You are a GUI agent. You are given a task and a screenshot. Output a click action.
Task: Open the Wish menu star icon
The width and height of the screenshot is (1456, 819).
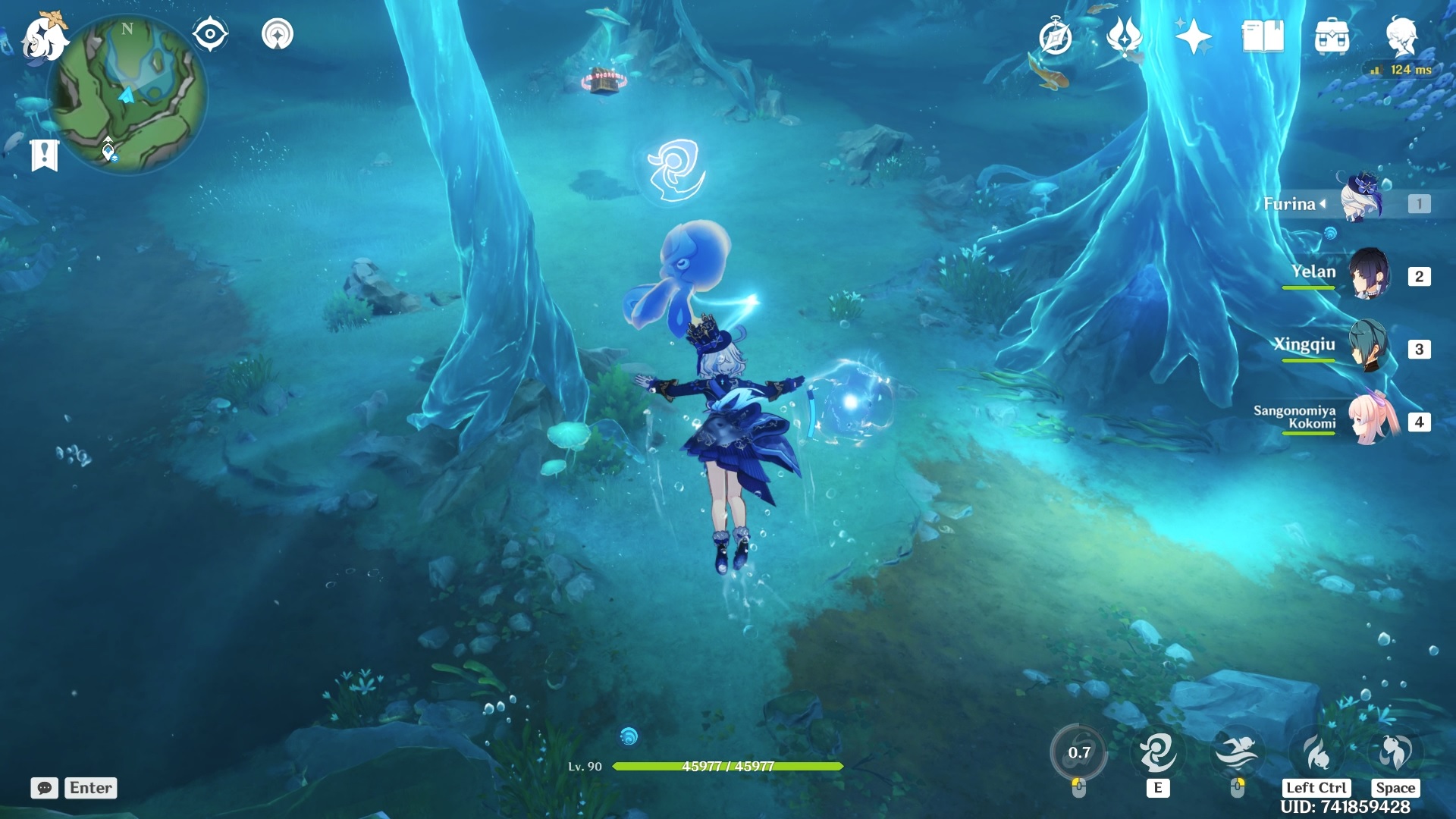[x=1194, y=33]
